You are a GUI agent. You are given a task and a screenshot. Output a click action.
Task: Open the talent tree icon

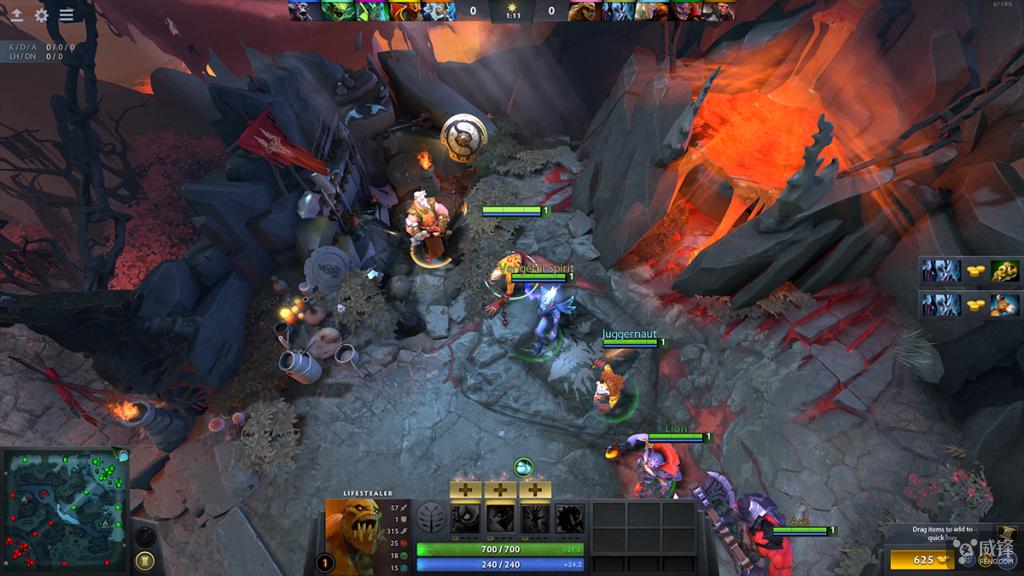pos(431,518)
